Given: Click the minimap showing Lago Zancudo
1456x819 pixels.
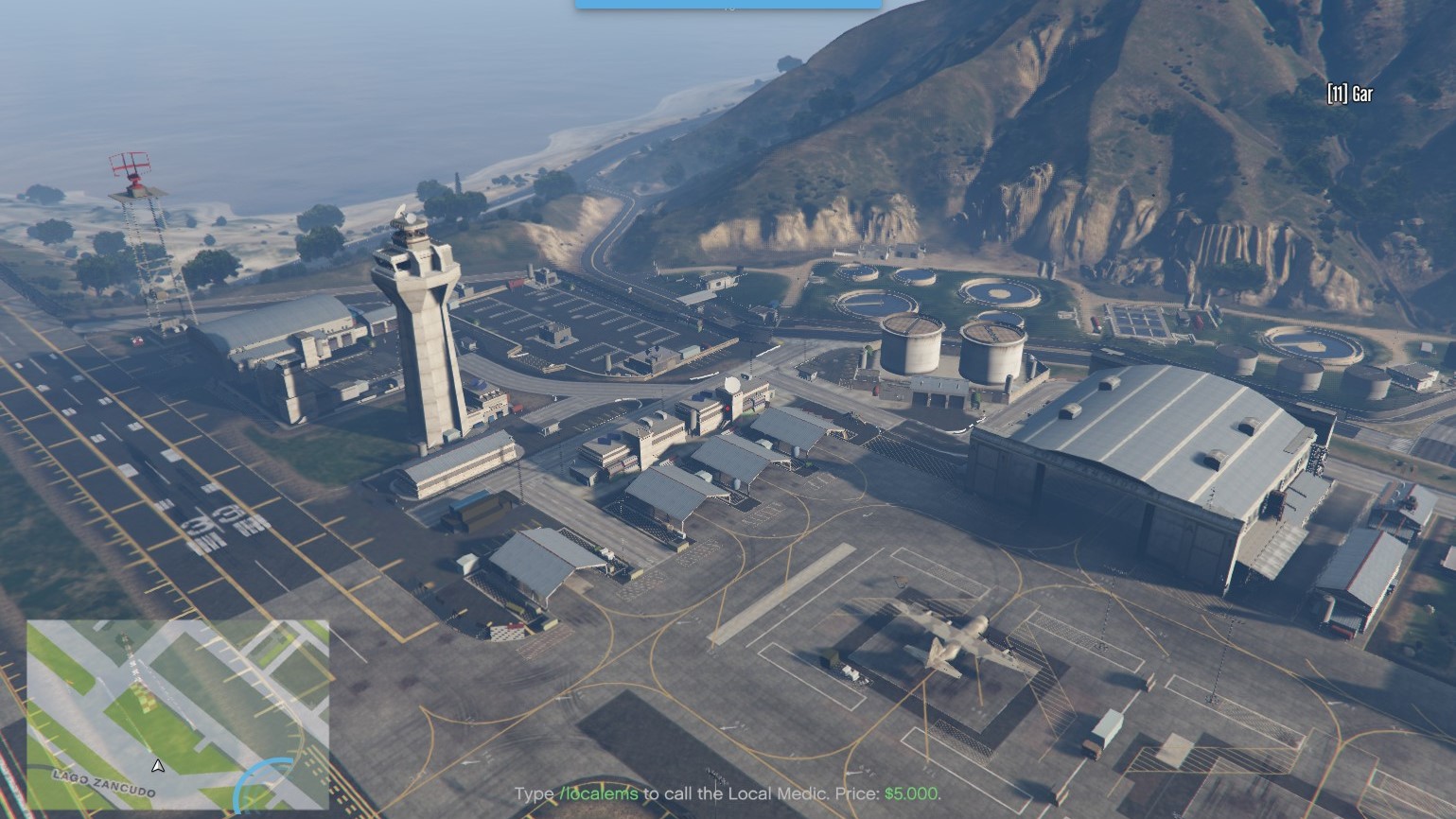Looking at the screenshot, I should (x=178, y=715).
